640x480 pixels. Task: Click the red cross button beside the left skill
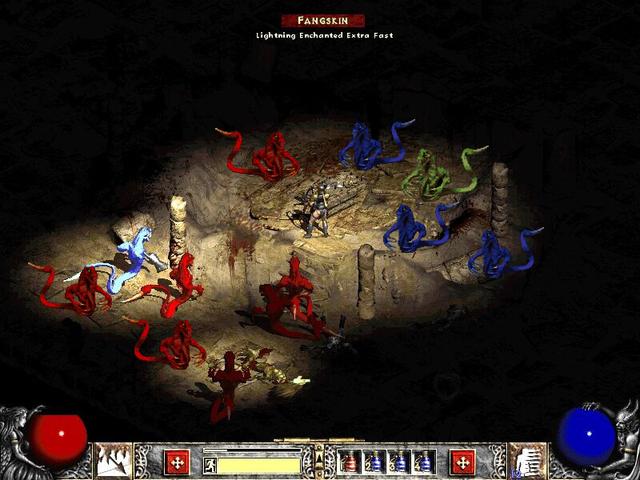pos(178,461)
